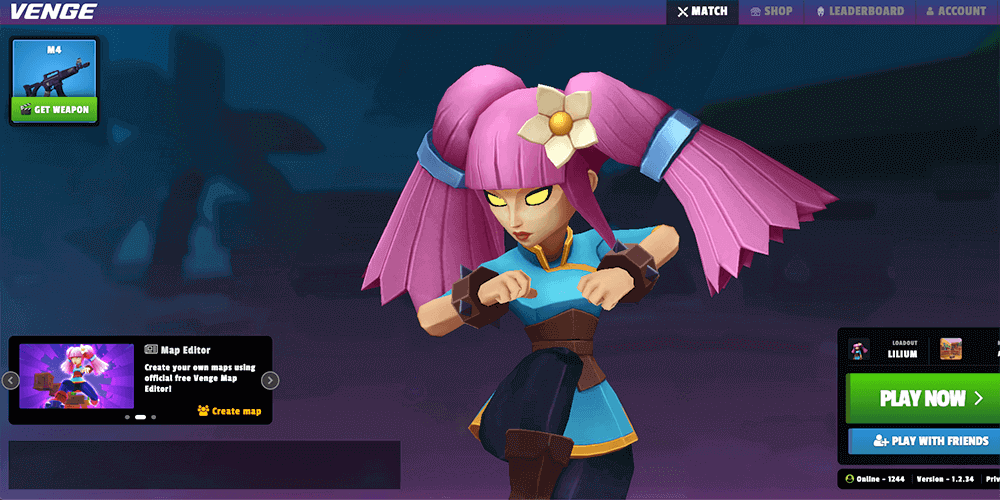Viewport: 1000px width, 500px height.
Task: Select the Match tab
Action: tap(702, 12)
